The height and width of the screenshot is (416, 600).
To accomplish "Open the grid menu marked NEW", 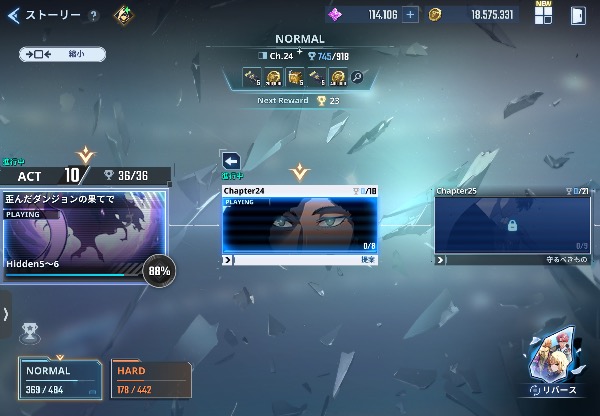I will [x=543, y=14].
